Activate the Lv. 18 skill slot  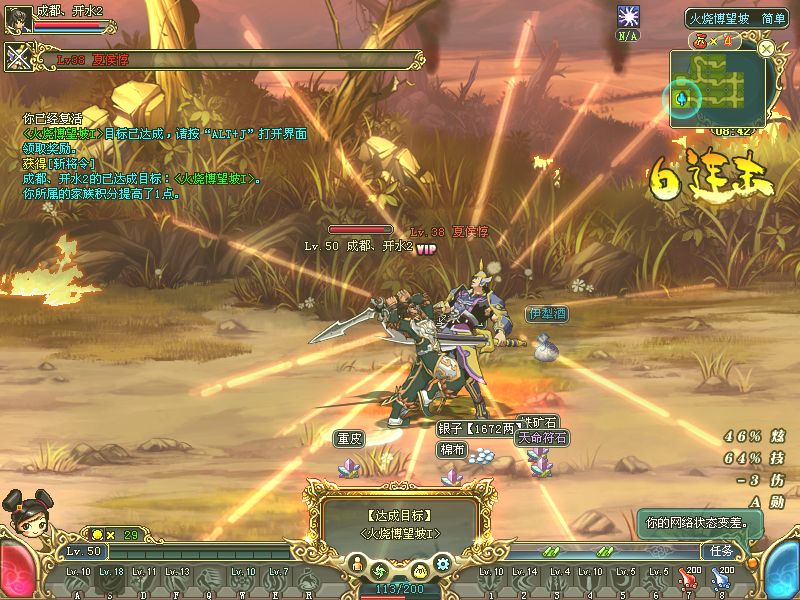112,582
